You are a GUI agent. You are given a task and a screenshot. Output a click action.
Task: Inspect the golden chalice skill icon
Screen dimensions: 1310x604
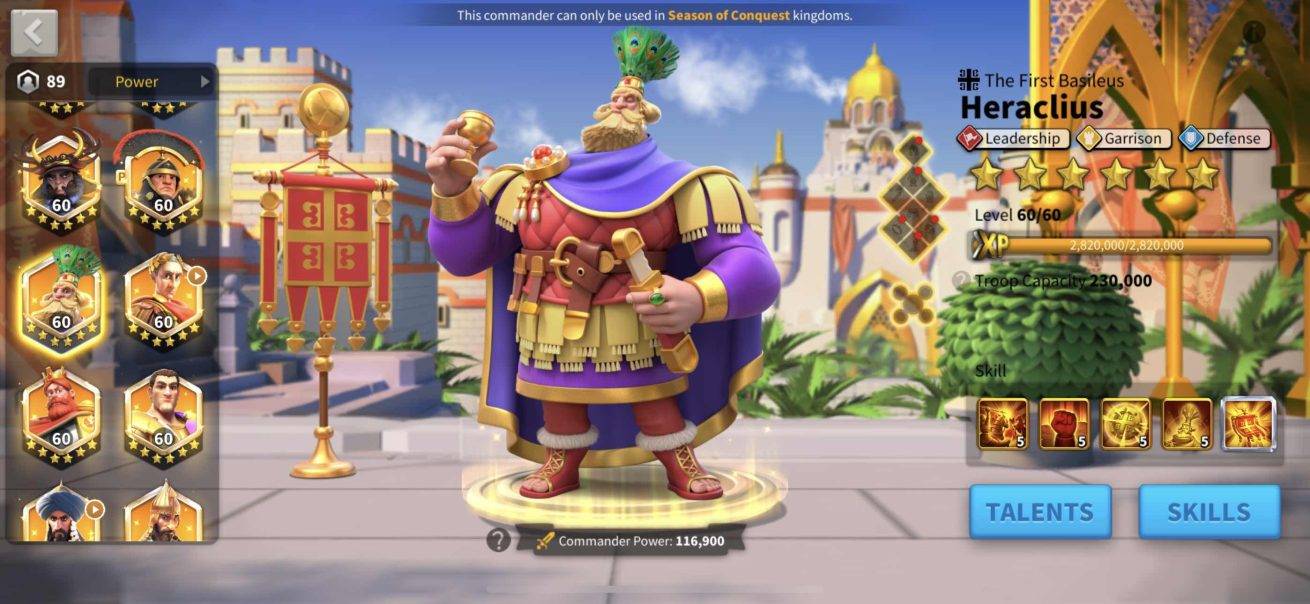tap(1187, 423)
